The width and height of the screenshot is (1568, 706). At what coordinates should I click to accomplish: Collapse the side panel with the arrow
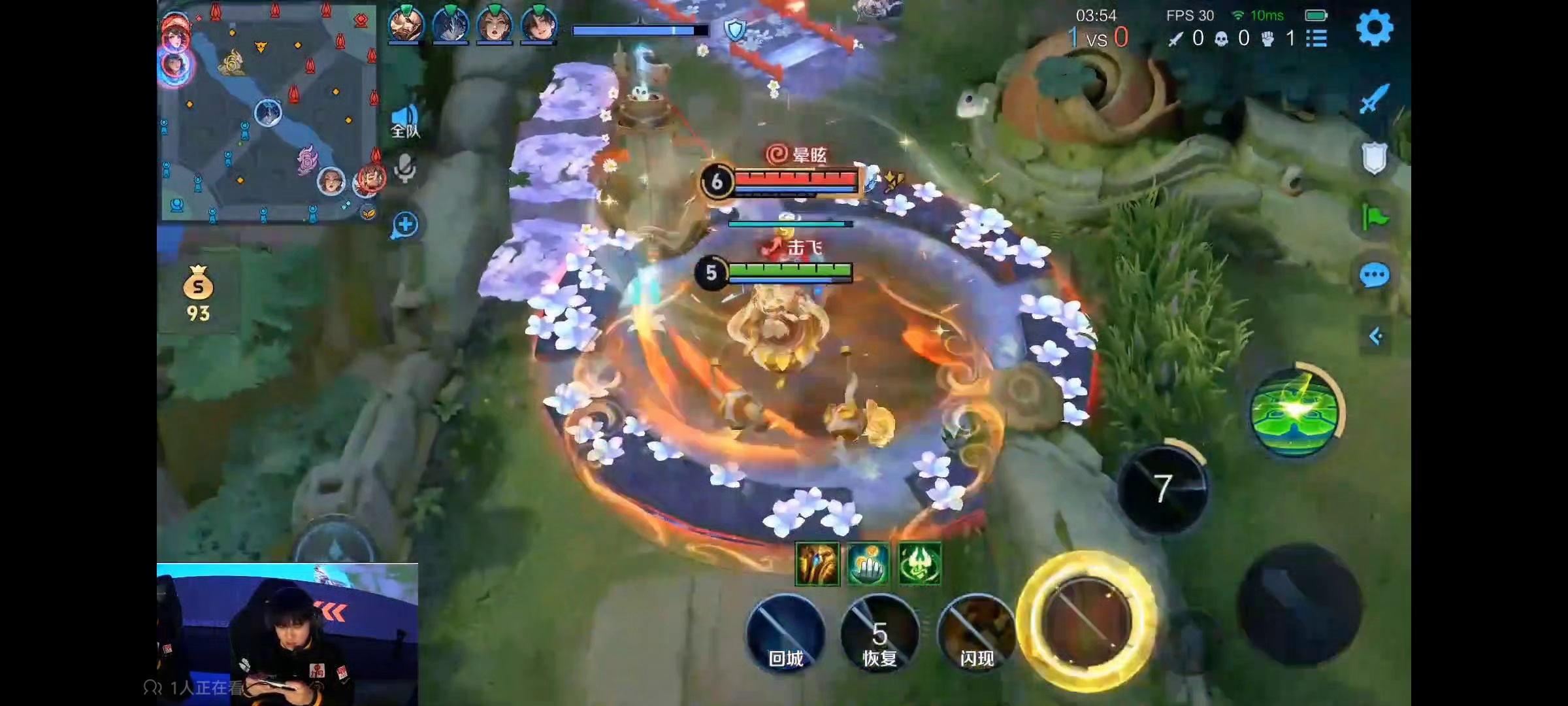pyautogui.click(x=1376, y=336)
